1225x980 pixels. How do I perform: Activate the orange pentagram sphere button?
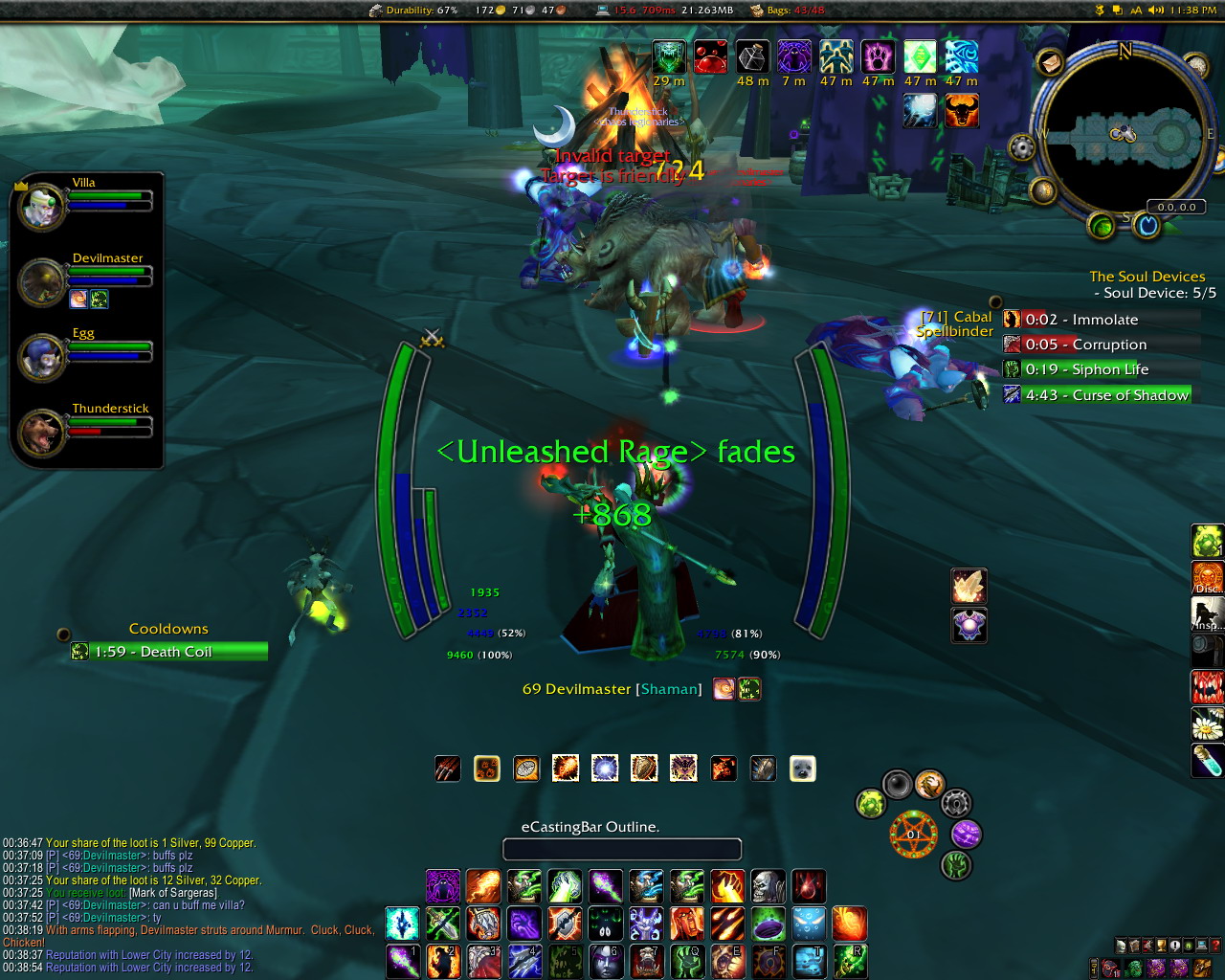(912, 833)
